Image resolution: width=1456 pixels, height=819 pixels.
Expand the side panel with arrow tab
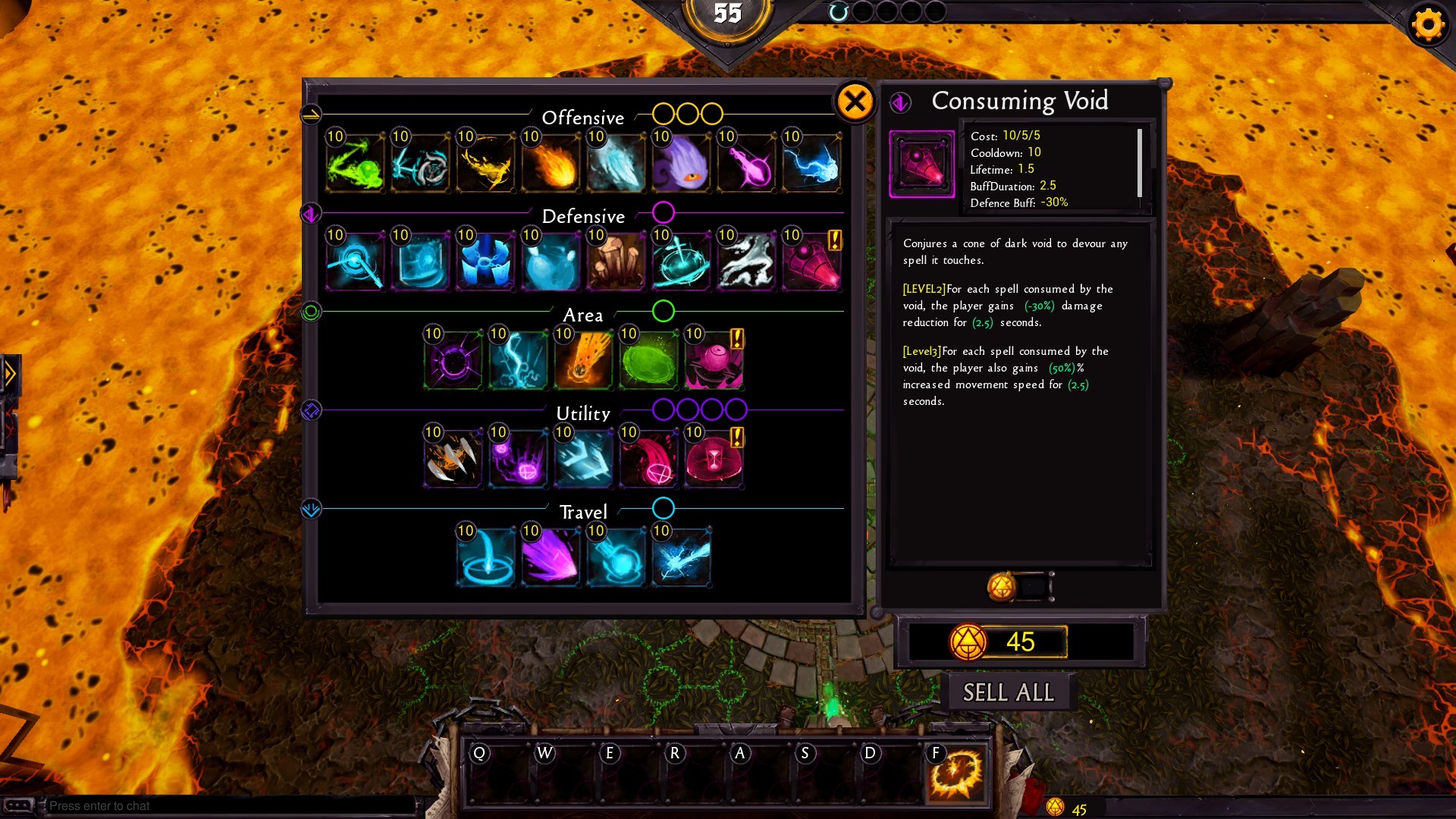click(x=11, y=374)
